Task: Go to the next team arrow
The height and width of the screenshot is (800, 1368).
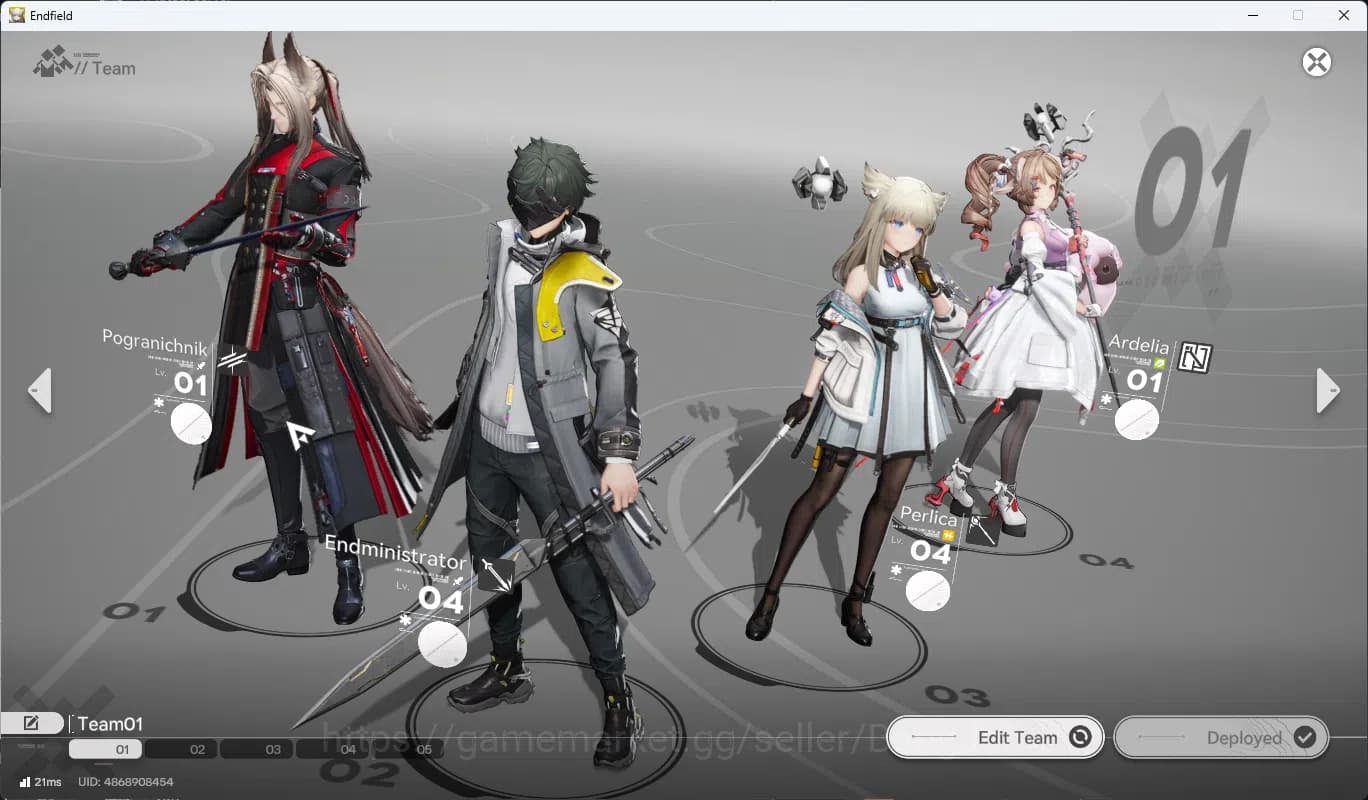Action: coord(1327,390)
